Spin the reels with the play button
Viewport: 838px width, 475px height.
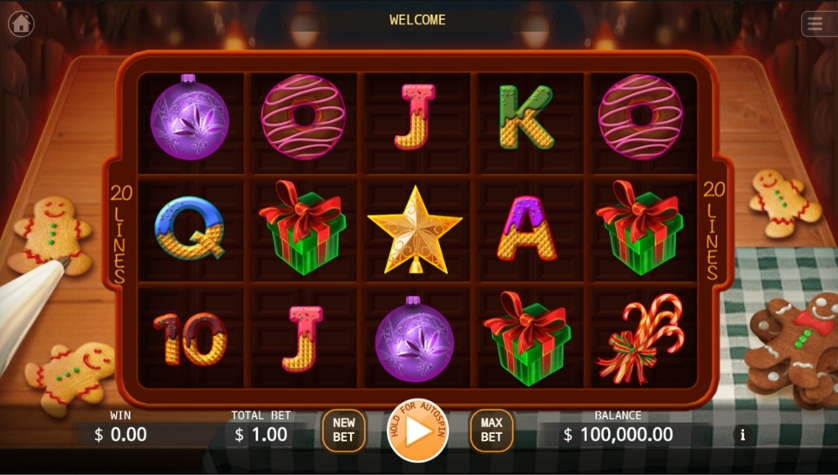(x=417, y=431)
